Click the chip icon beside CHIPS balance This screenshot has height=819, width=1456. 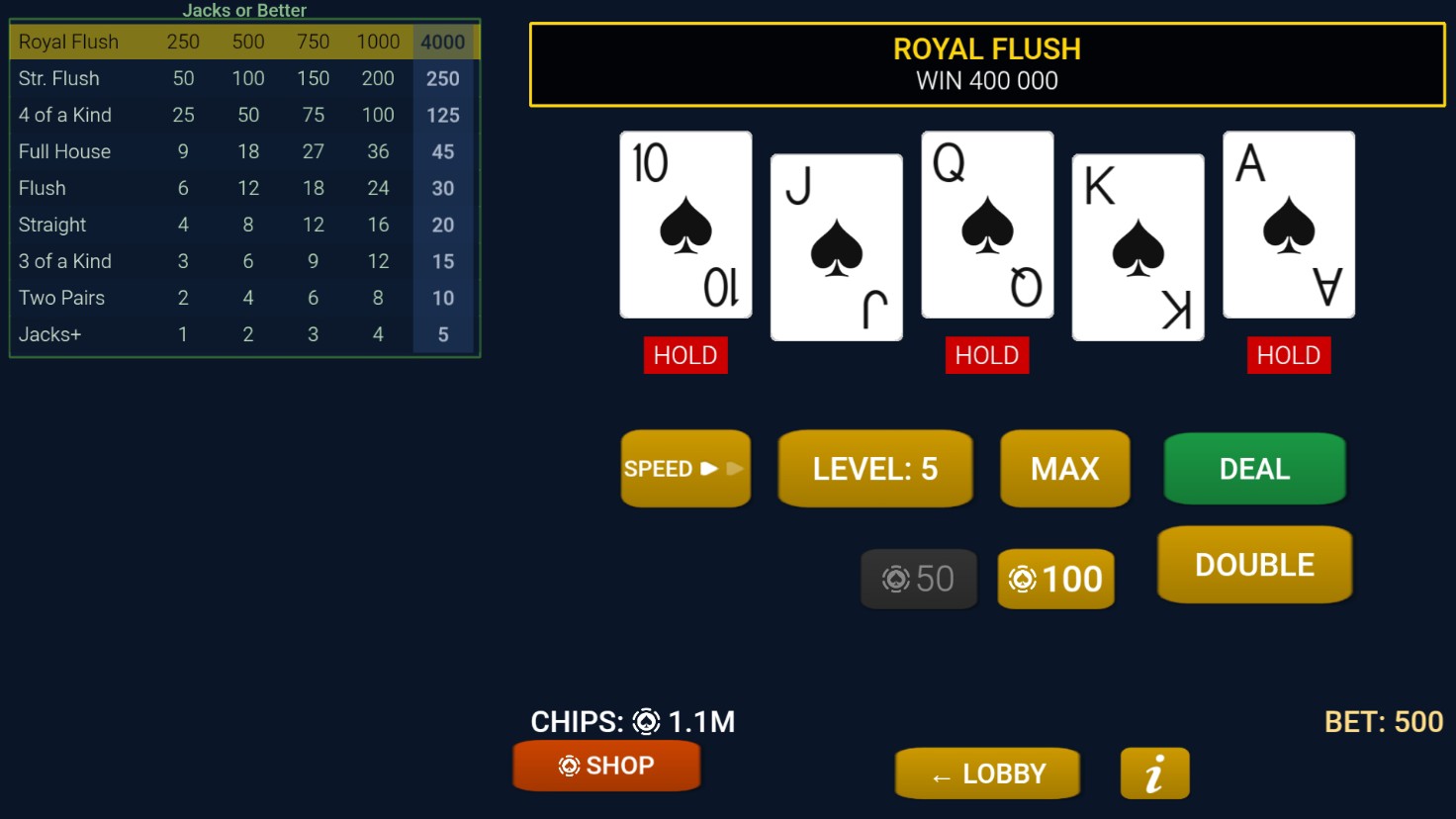point(645,722)
